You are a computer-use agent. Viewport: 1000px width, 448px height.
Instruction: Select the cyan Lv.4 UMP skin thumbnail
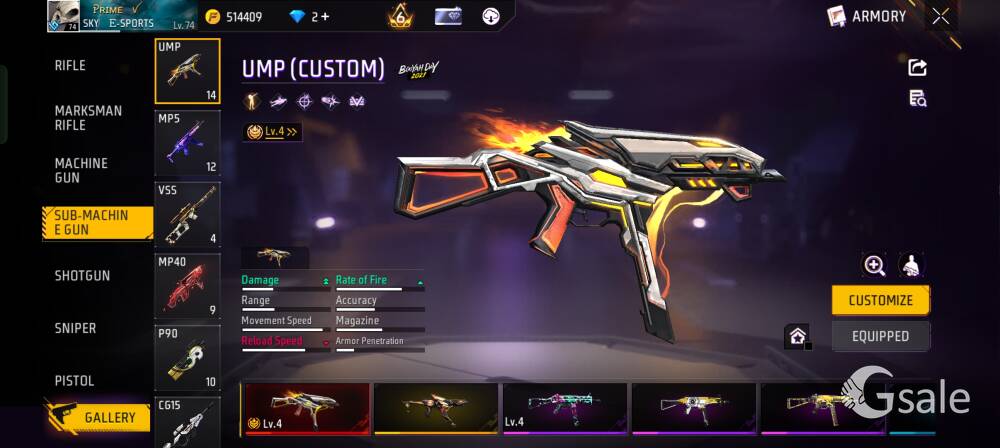pyautogui.click(x=565, y=408)
